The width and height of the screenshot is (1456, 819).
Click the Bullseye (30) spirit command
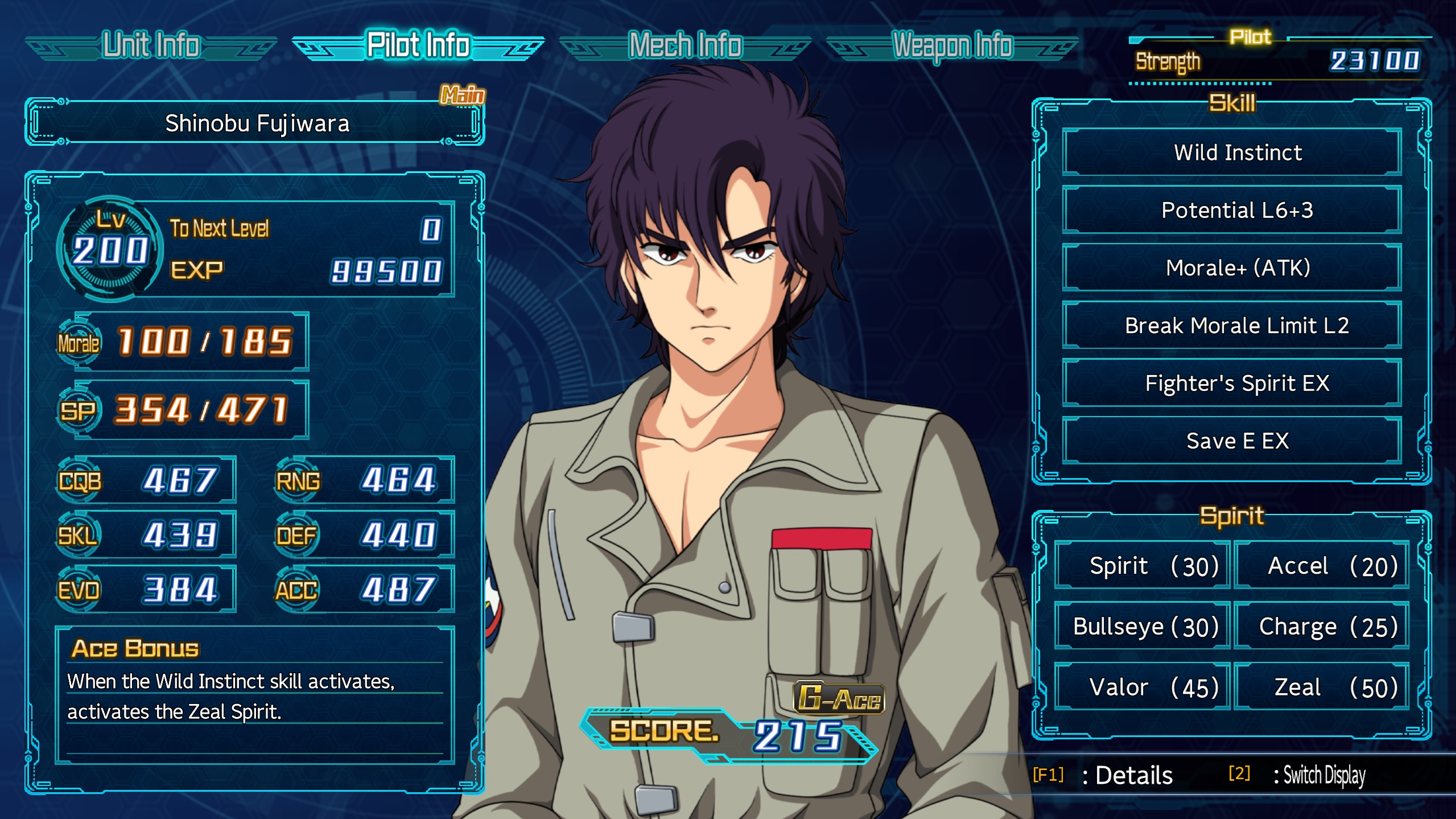click(1142, 627)
